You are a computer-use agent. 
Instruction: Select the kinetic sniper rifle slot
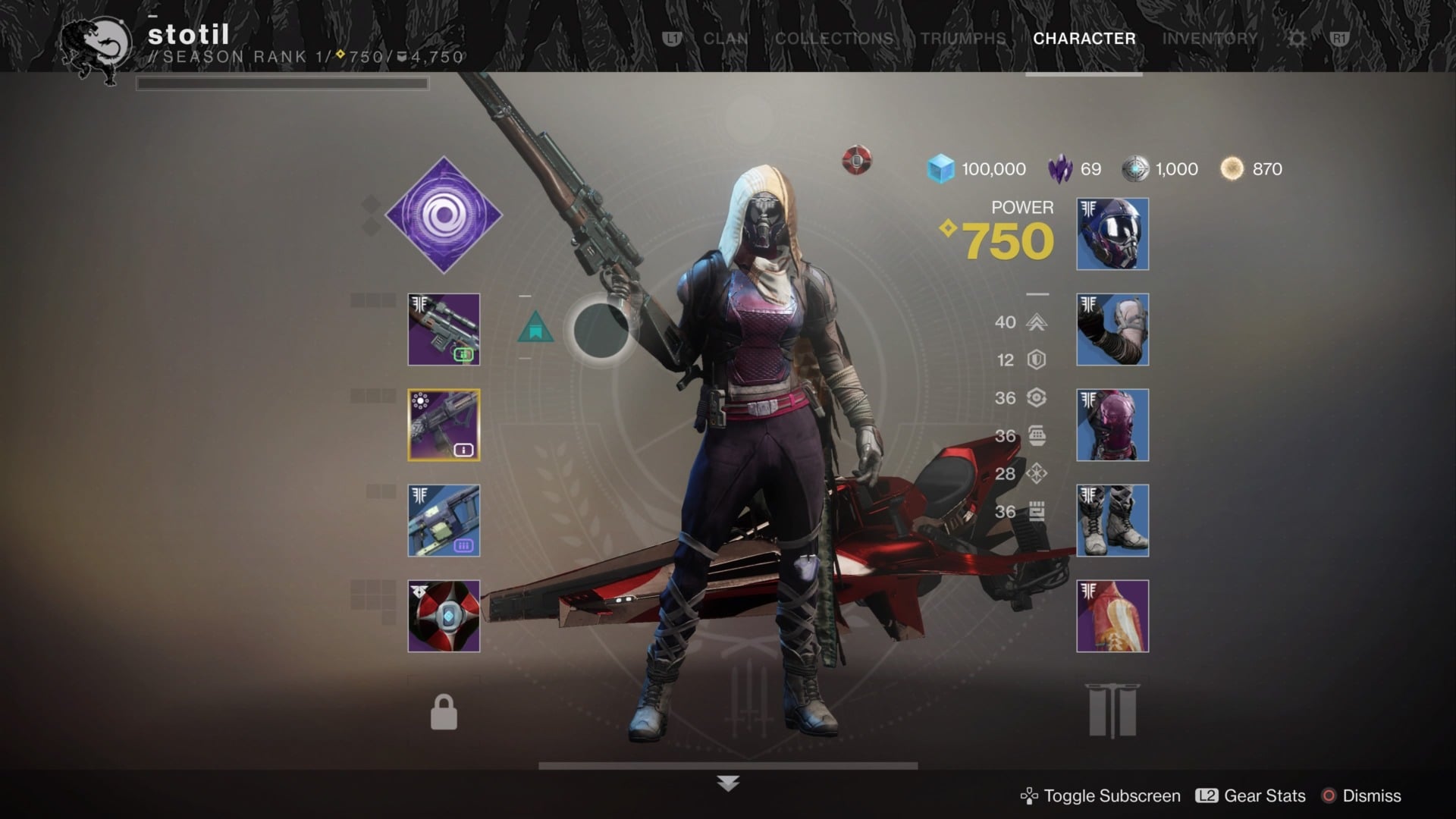coord(444,330)
